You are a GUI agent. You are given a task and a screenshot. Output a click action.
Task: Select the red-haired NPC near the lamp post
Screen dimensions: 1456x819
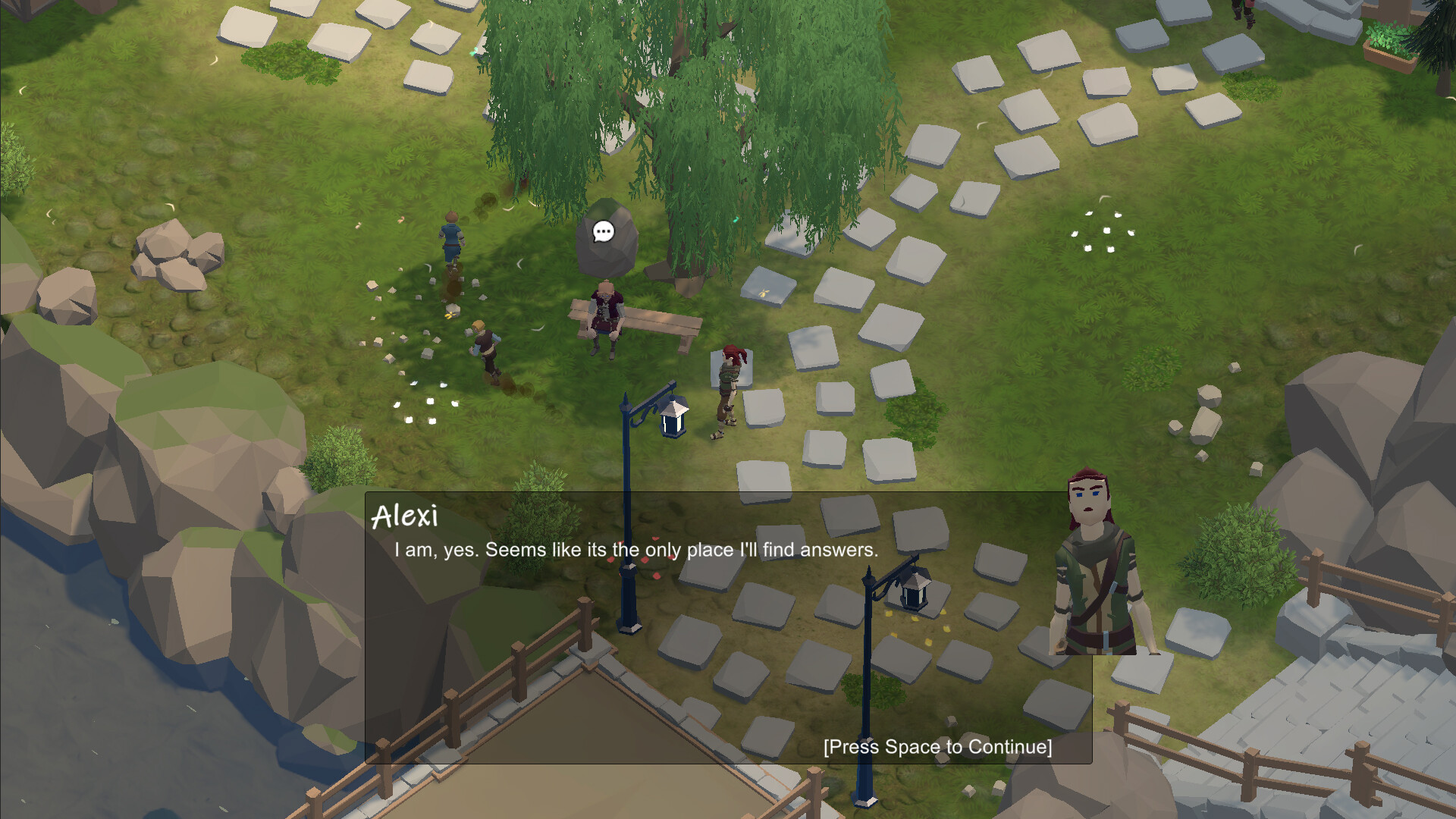tap(726, 387)
